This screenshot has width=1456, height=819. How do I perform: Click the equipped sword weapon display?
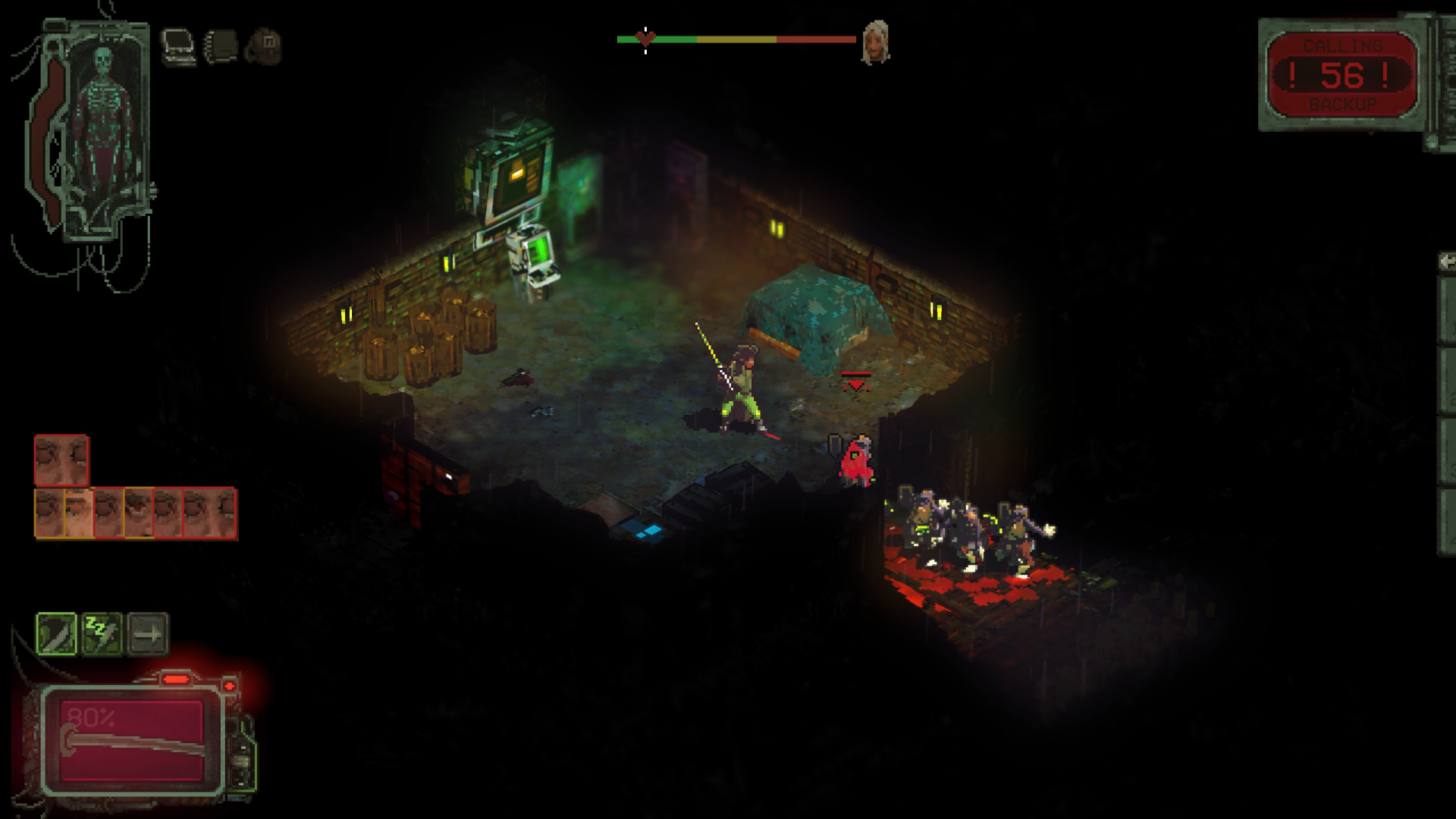pyautogui.click(x=132, y=741)
